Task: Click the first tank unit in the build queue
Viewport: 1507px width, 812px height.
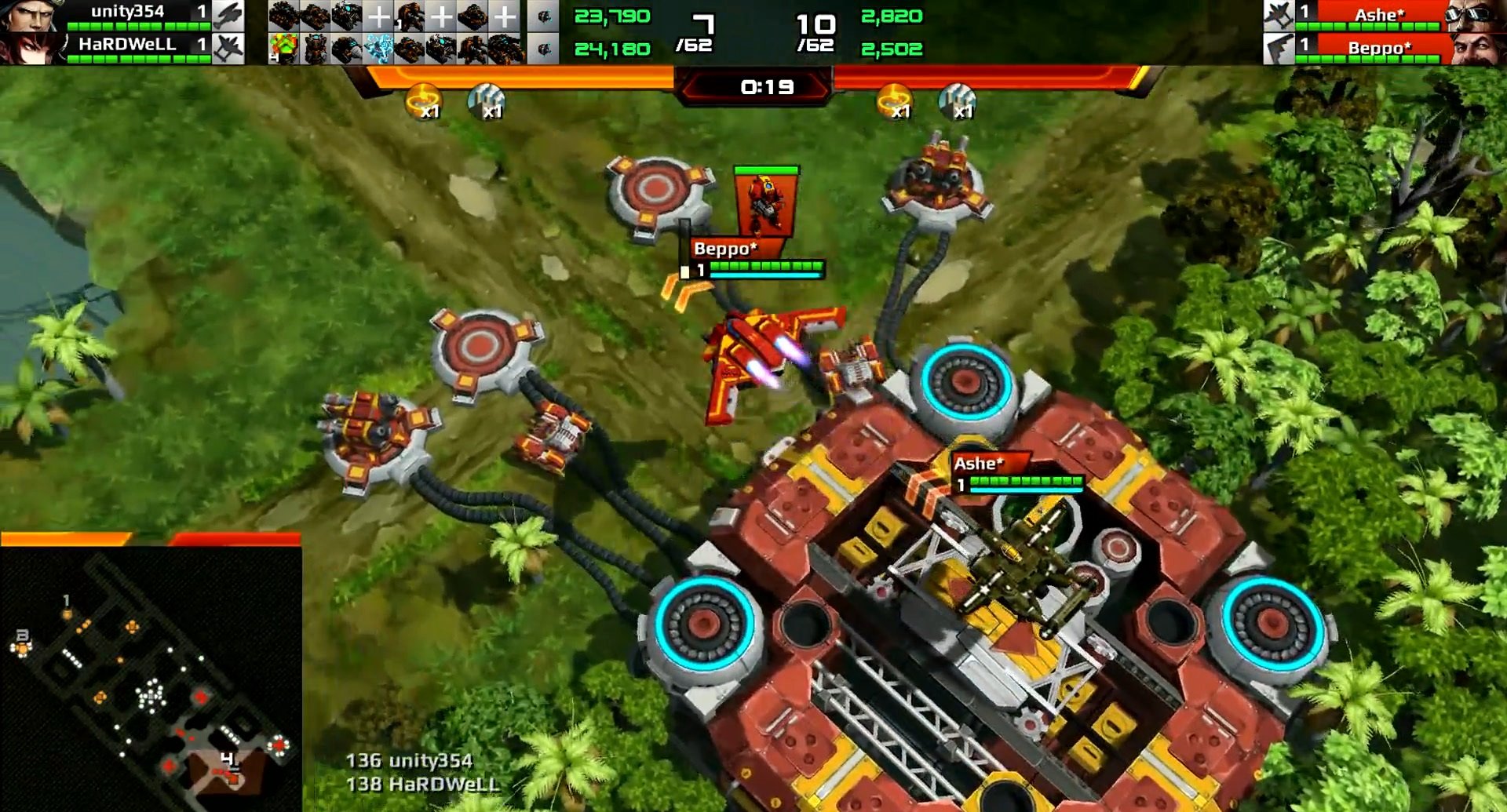Action: coord(283,14)
